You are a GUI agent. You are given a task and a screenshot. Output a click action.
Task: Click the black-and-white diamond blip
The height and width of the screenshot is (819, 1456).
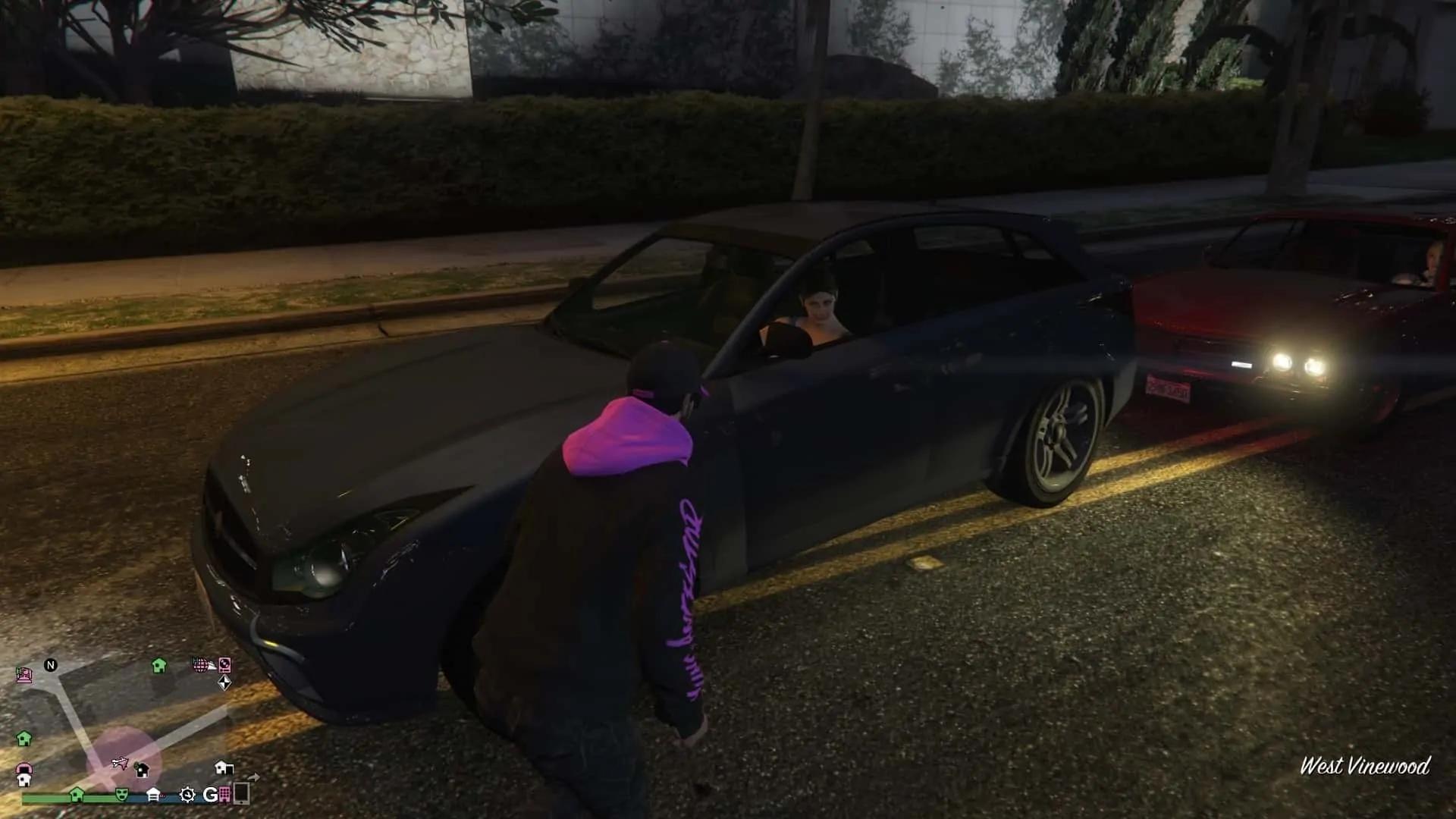click(224, 683)
